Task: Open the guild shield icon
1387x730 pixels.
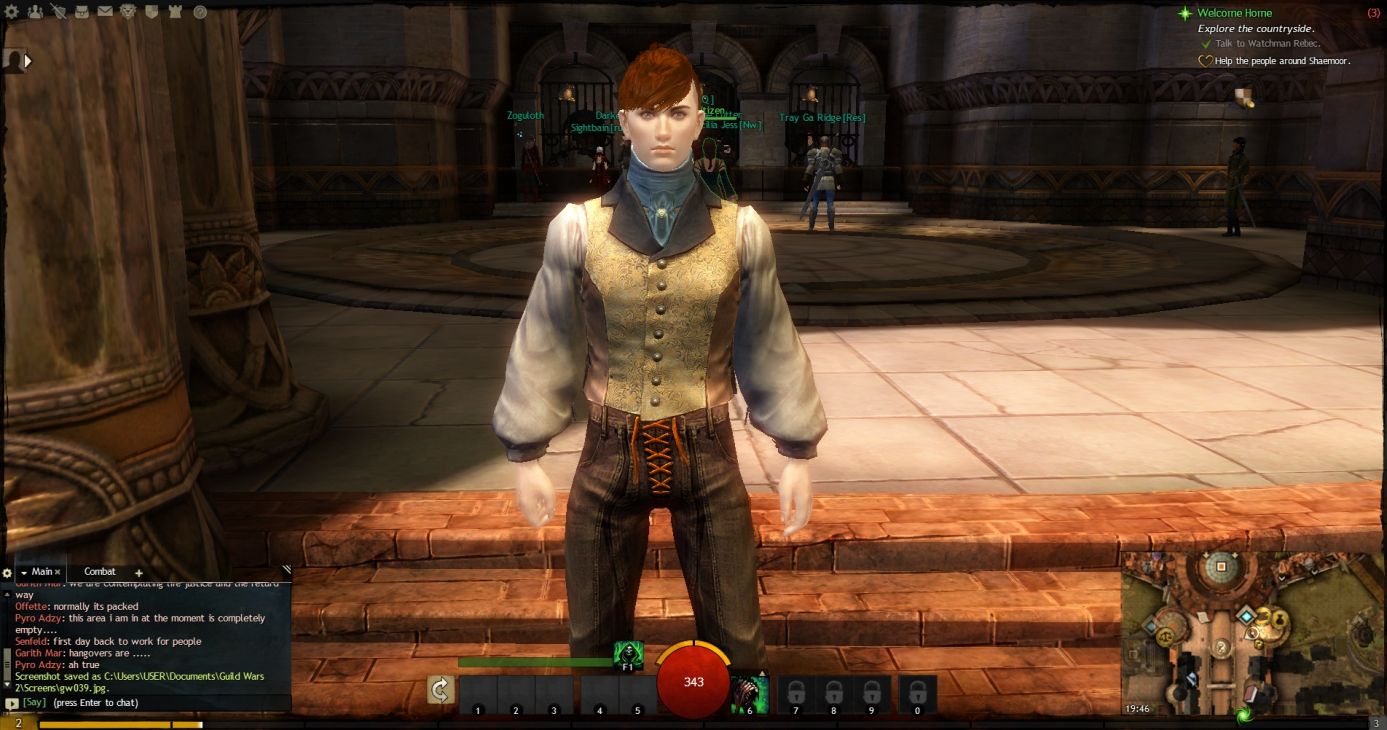Action: tap(152, 12)
